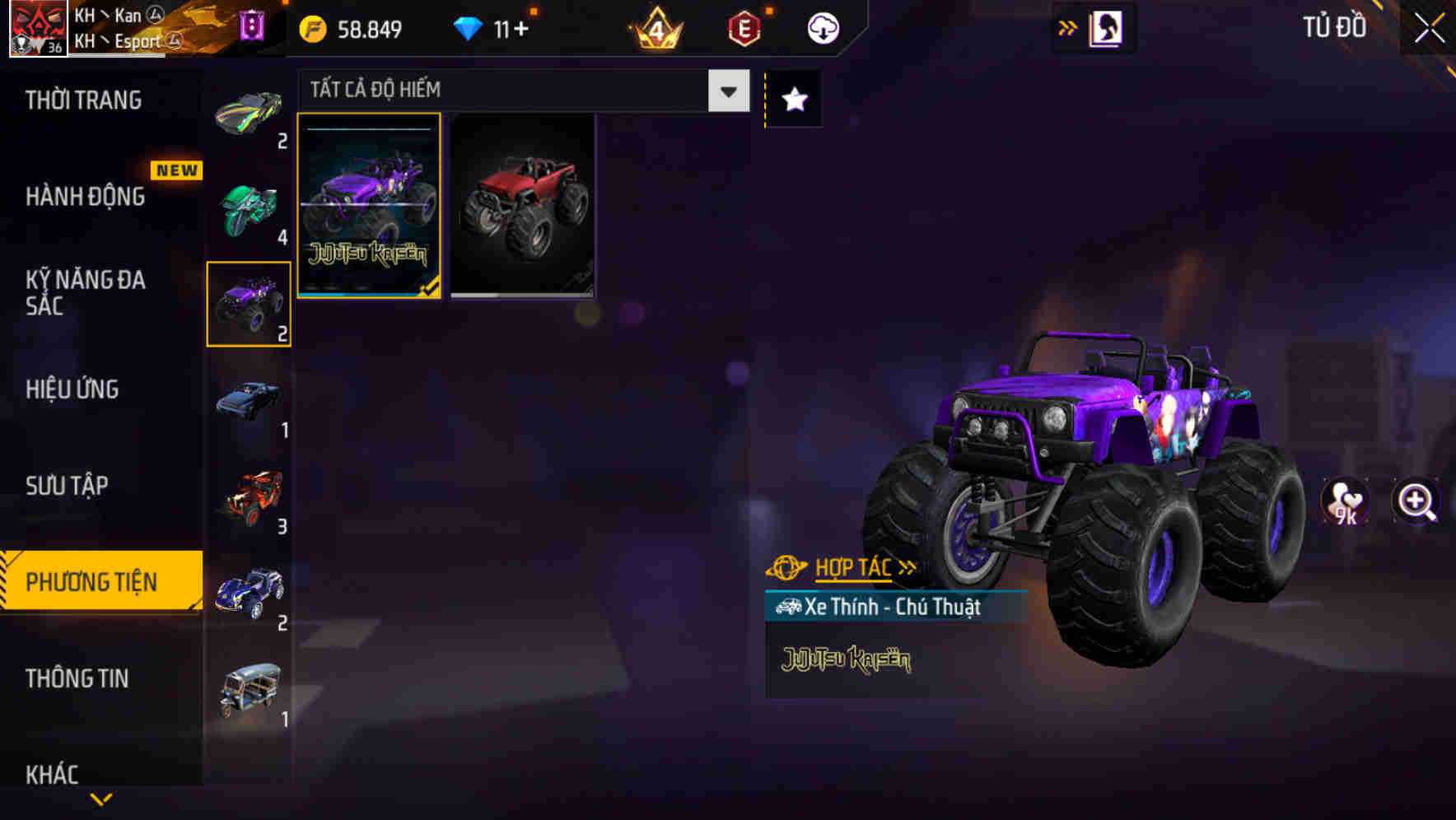Expand HỢP TÁC with the double arrows
The width and height of the screenshot is (1456, 820).
click(x=905, y=567)
